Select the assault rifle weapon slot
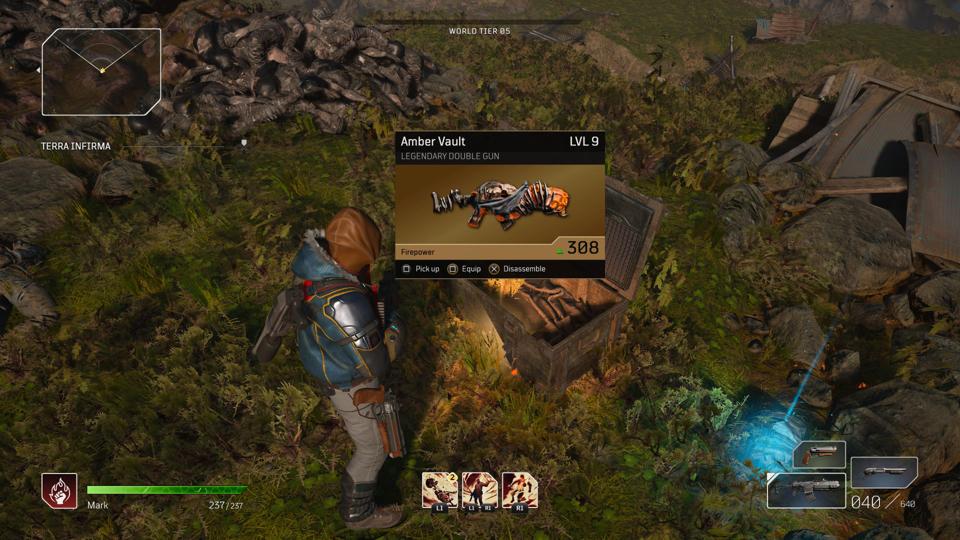This screenshot has width=960, height=540. [806, 491]
